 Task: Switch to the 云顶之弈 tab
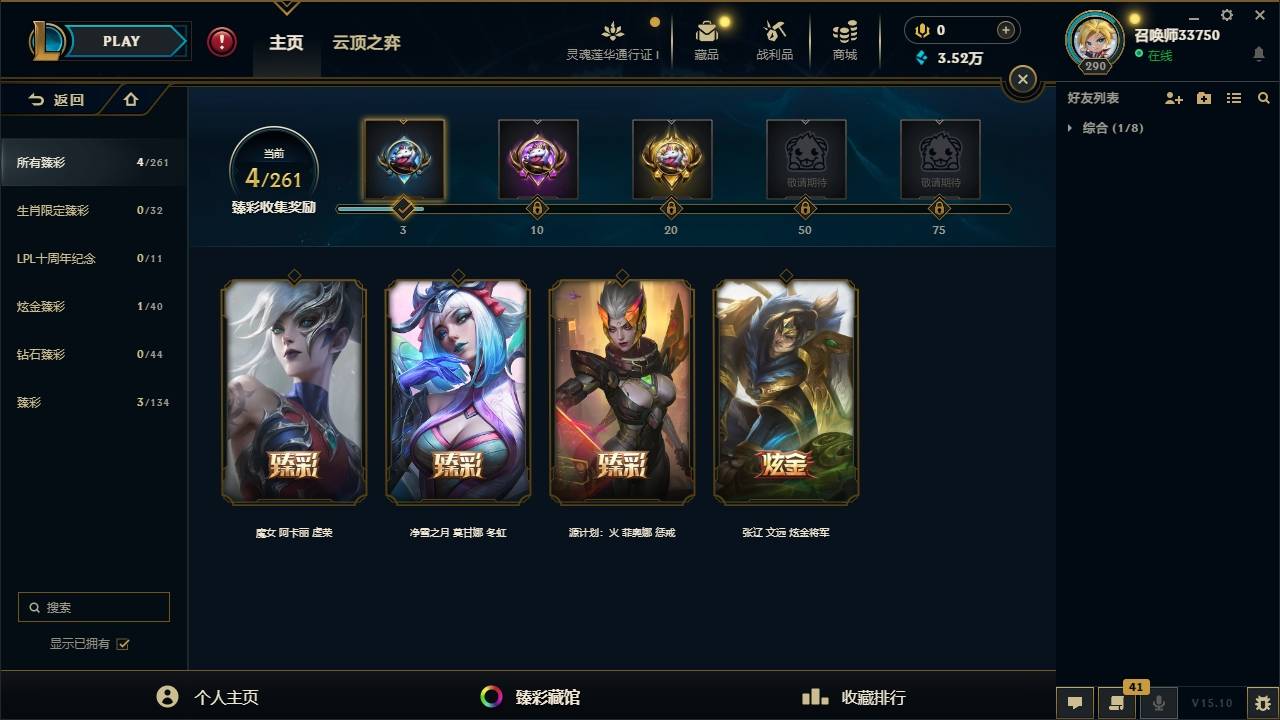[366, 43]
